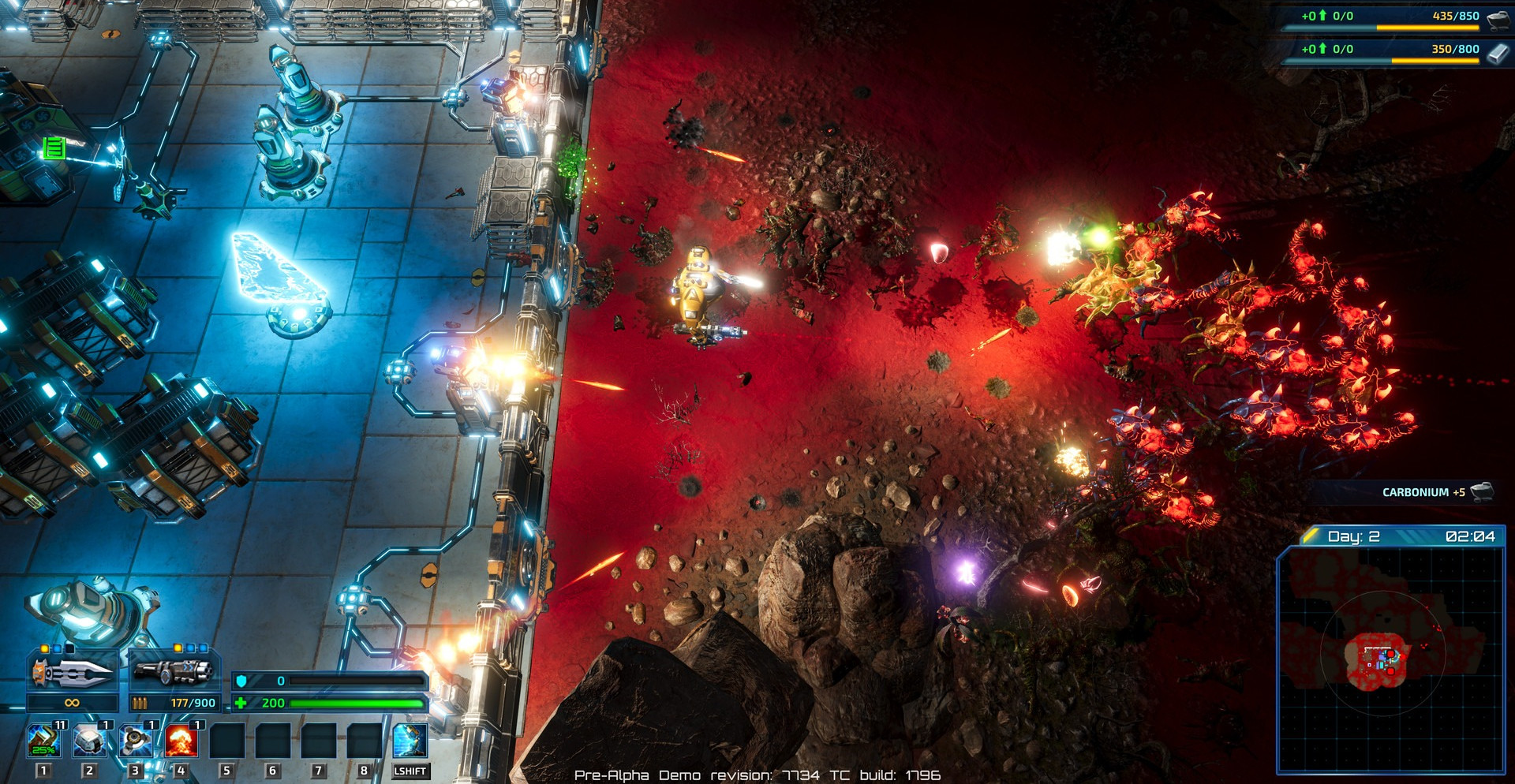Select the melee blade weapon slot
Screen dimensions: 1515x784
pos(73,672)
